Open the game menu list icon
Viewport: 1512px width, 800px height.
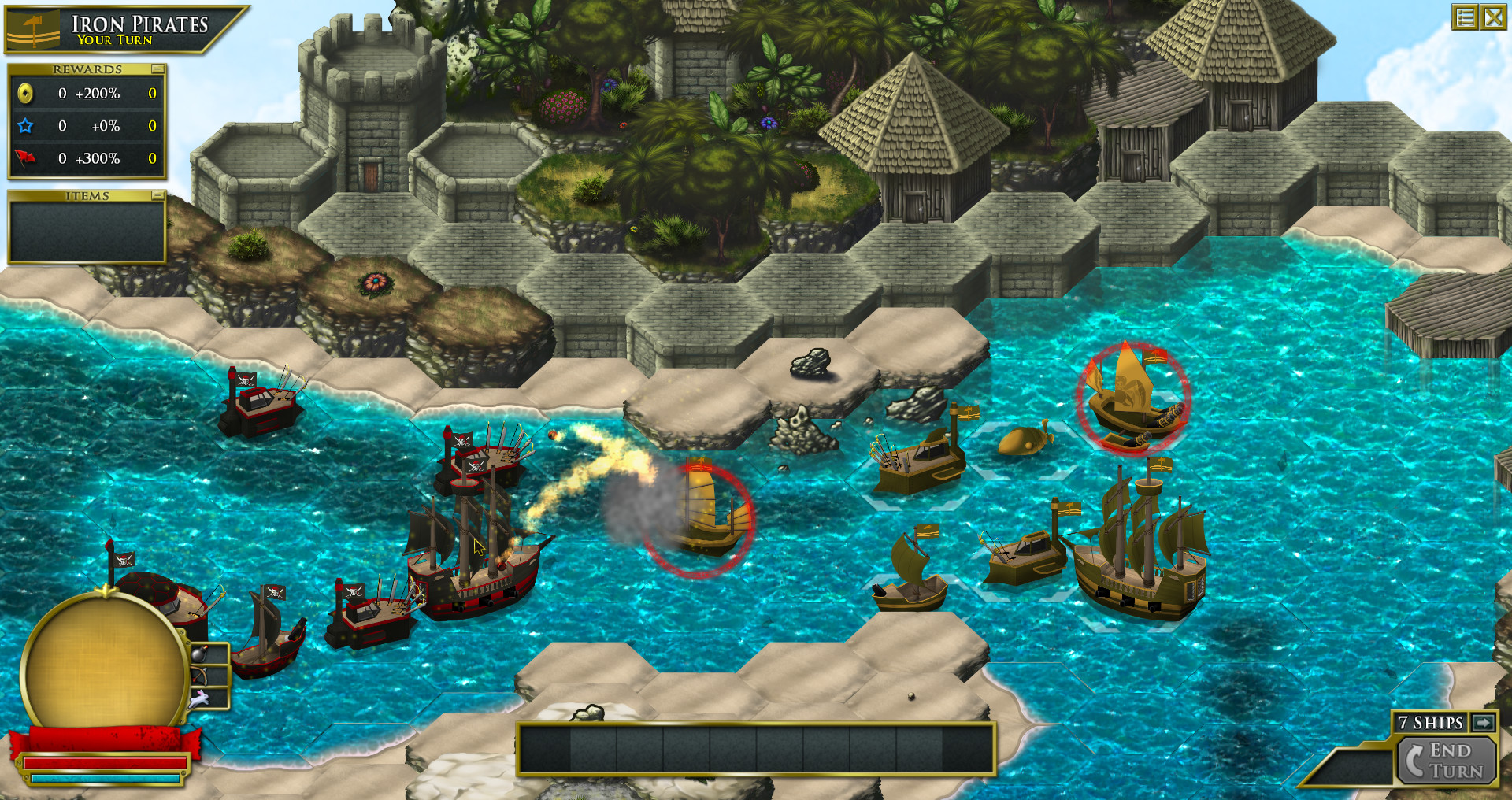pos(1465,16)
